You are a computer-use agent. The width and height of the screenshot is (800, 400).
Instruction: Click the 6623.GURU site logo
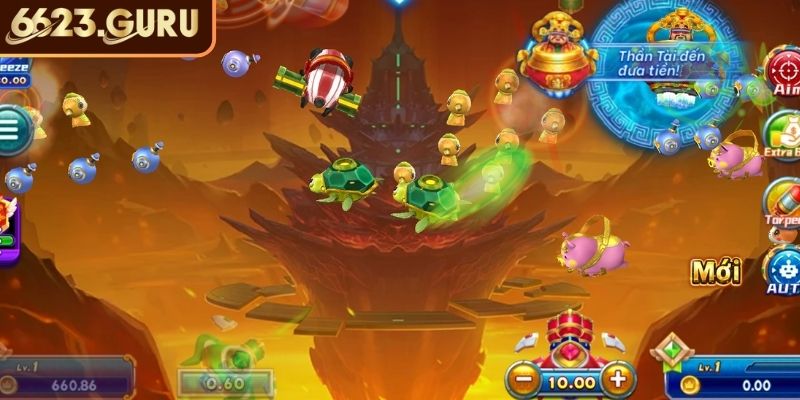pyautogui.click(x=104, y=26)
